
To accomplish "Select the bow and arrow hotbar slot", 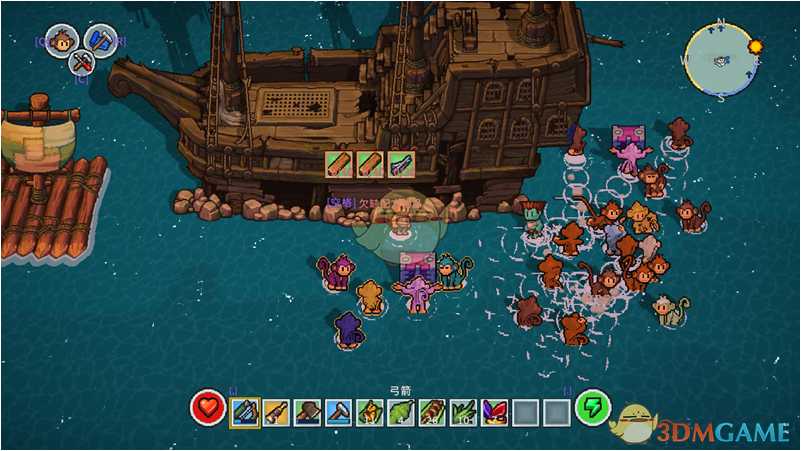I will 245,411.
